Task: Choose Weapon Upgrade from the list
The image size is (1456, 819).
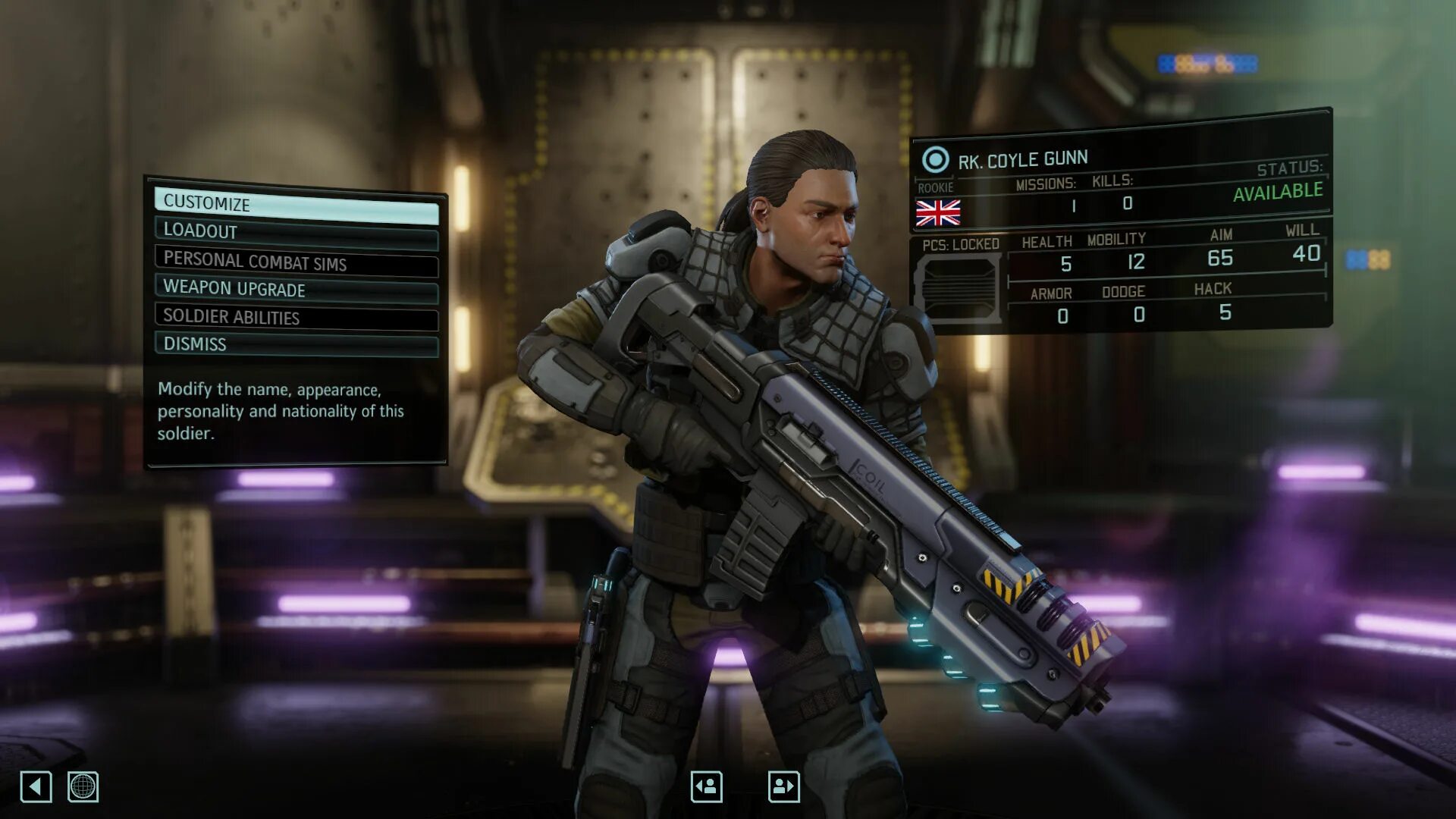Action: tap(296, 289)
